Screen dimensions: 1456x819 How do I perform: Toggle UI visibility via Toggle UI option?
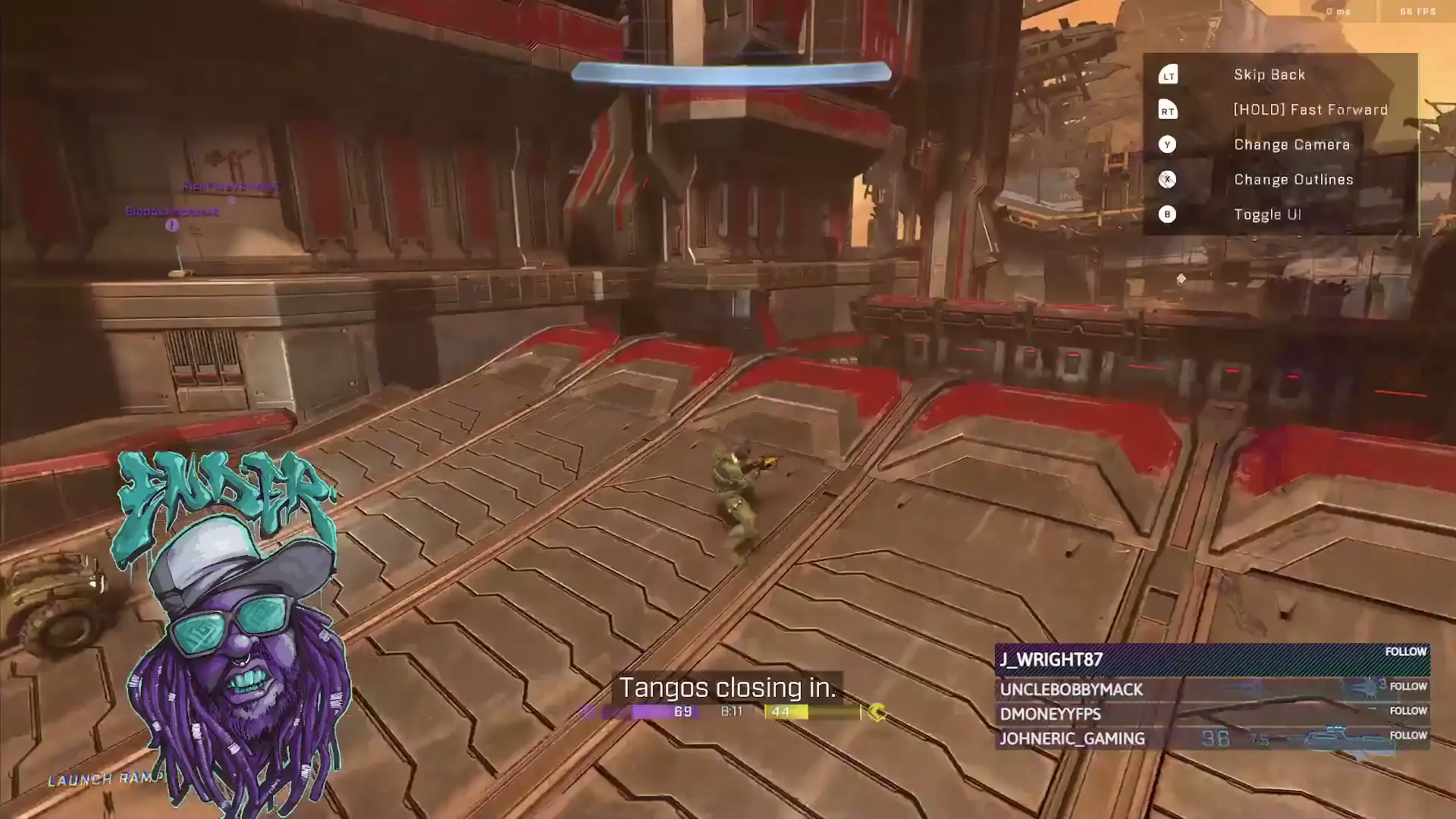[x=1267, y=215]
